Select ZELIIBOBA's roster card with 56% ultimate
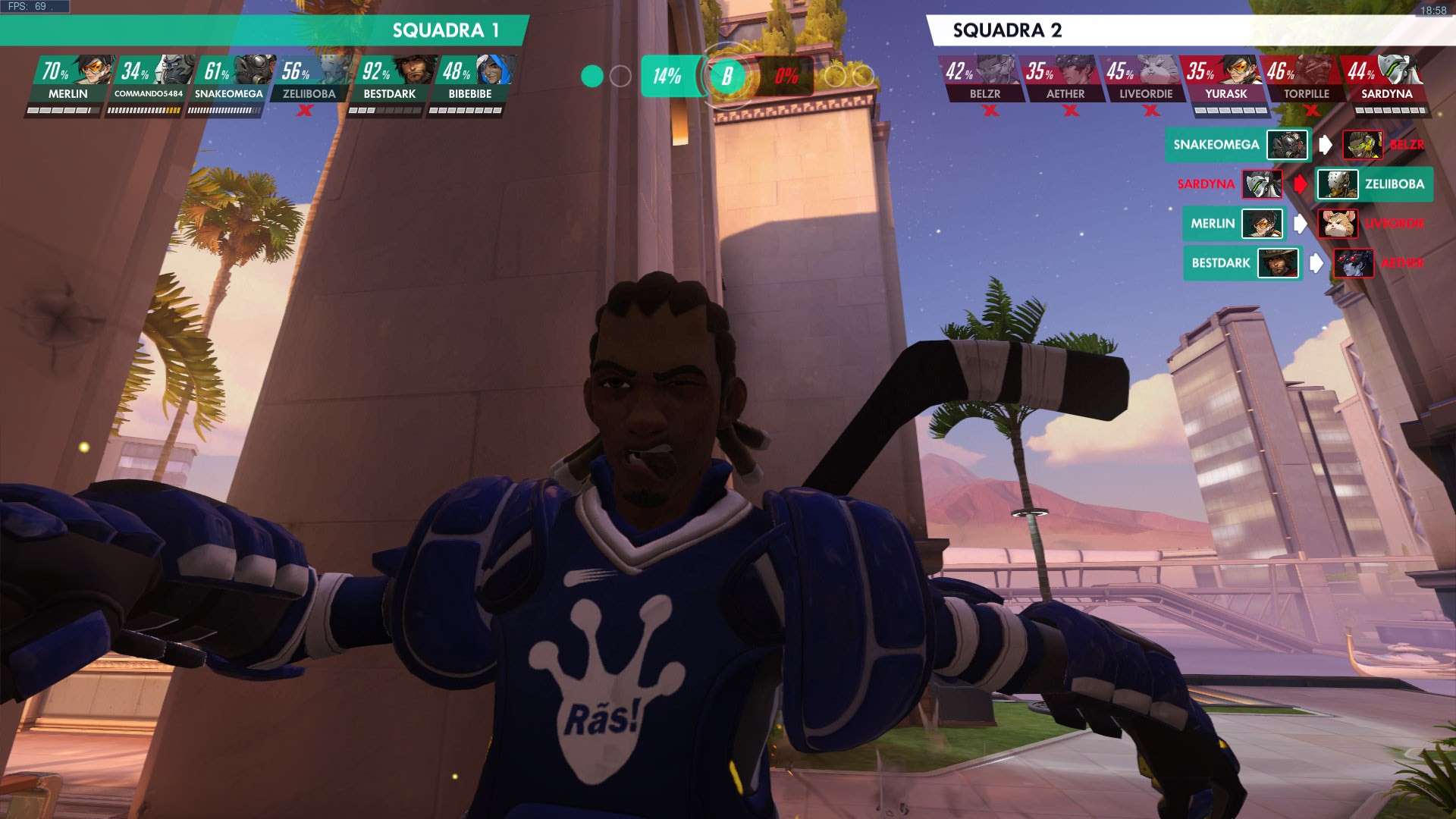Viewport: 1456px width, 819px height. pos(309,80)
